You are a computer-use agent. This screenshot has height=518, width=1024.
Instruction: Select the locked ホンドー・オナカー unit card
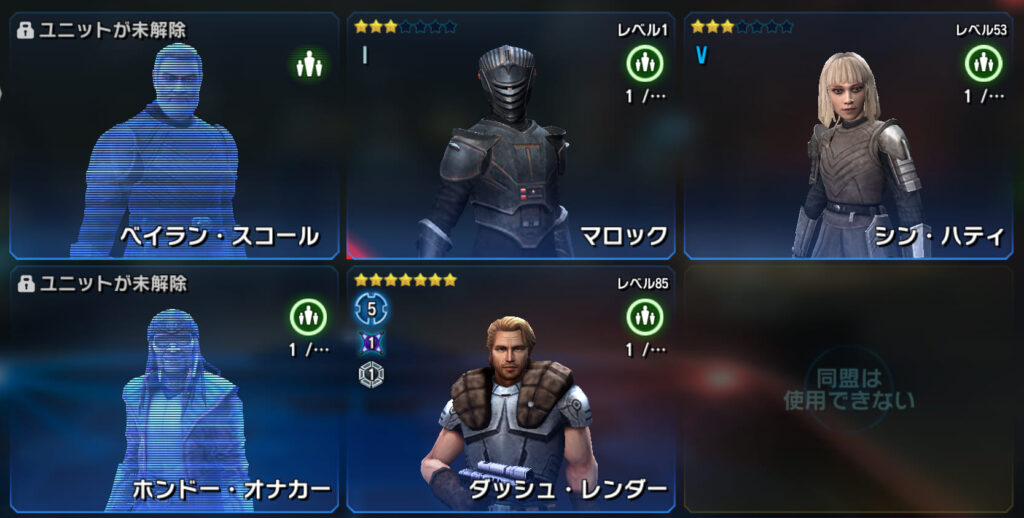pos(175,390)
